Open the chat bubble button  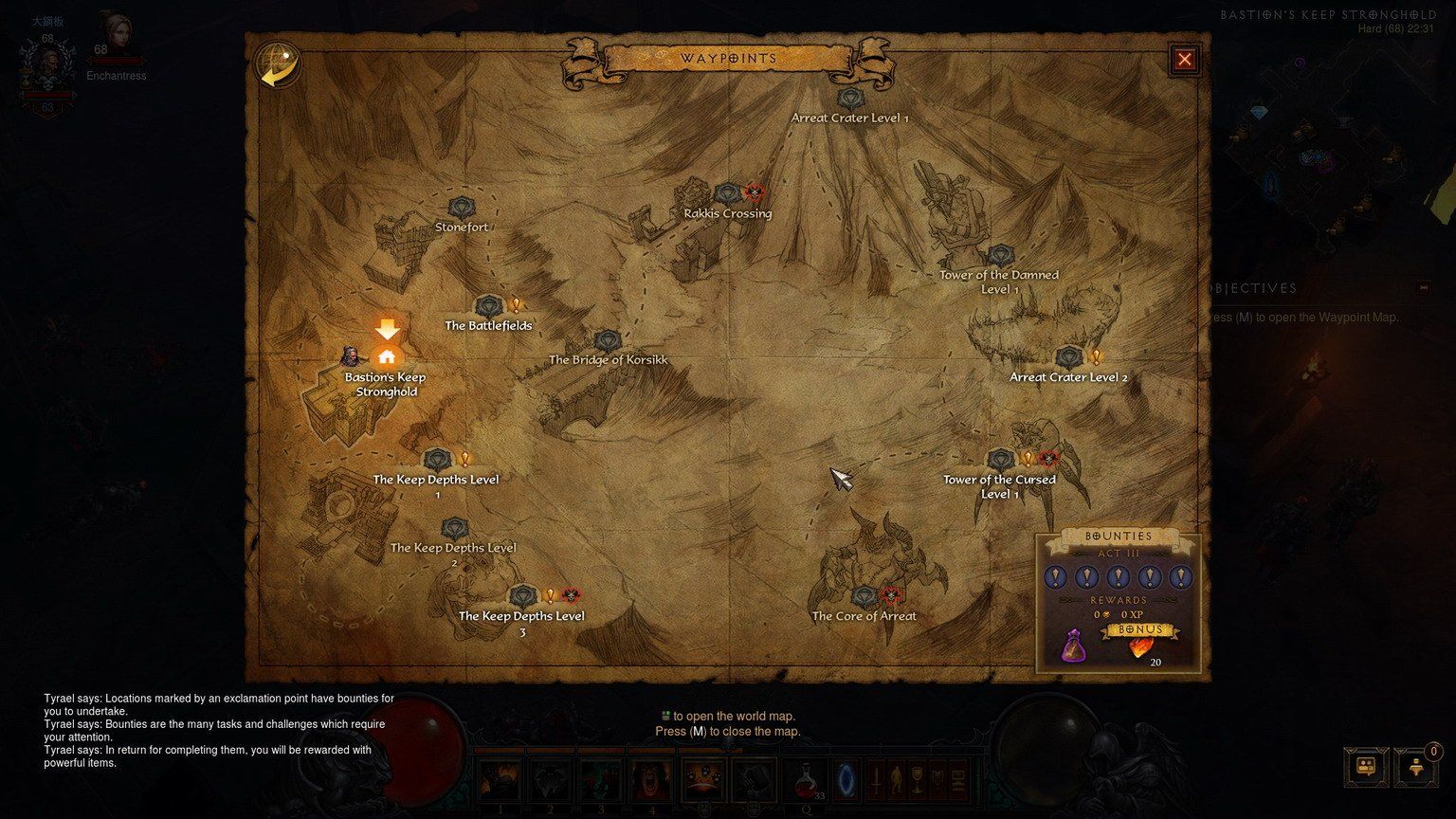[1366, 766]
